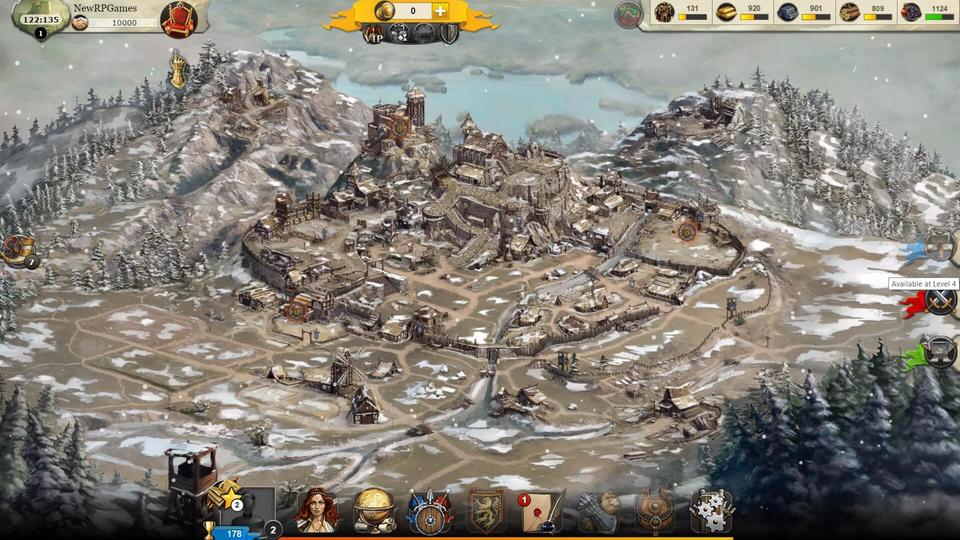This screenshot has width=960, height=540.
Task: Click the armored gauntlet fist icon
Action: click(598, 511)
